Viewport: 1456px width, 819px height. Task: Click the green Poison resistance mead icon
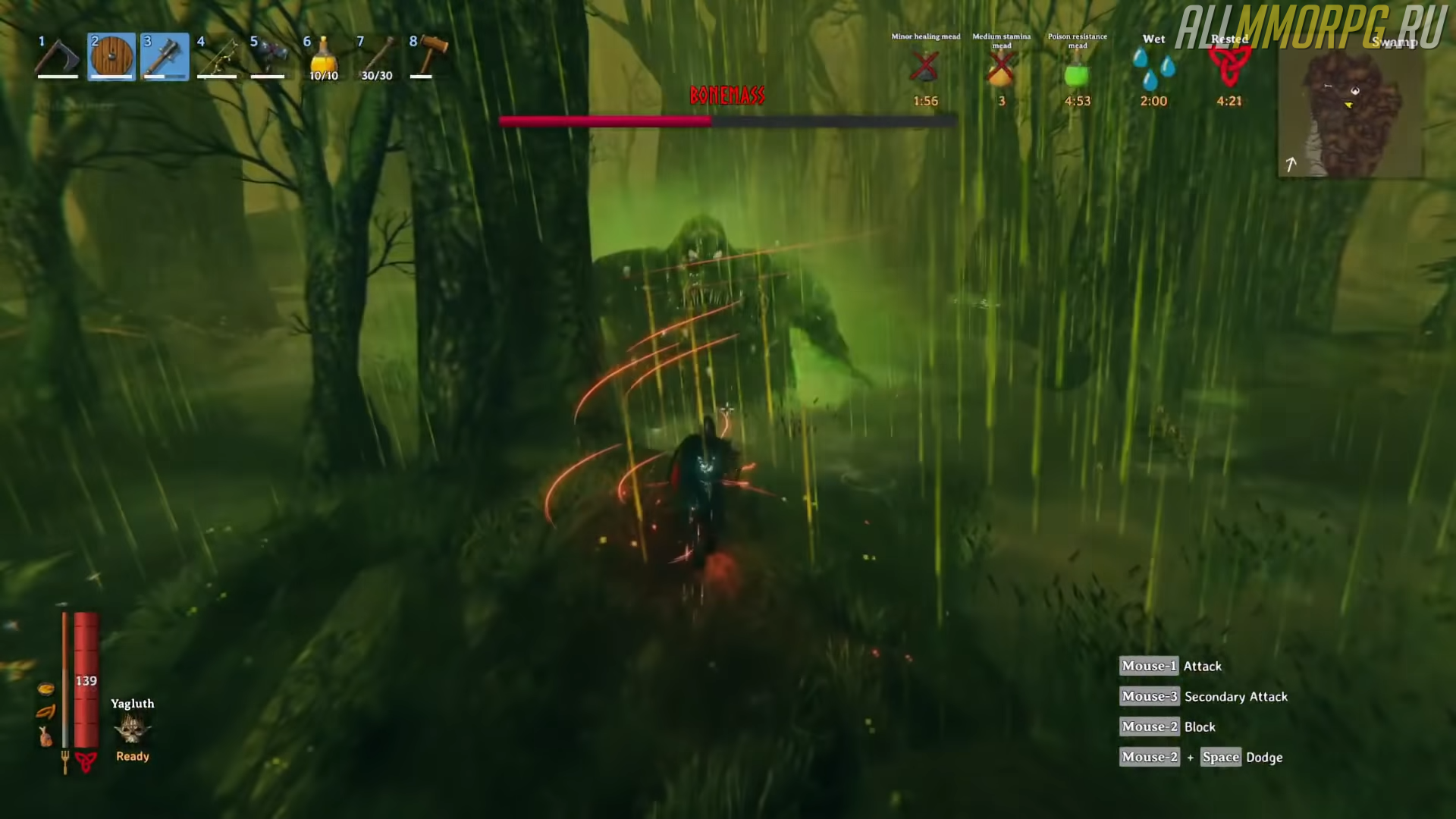coord(1077,74)
